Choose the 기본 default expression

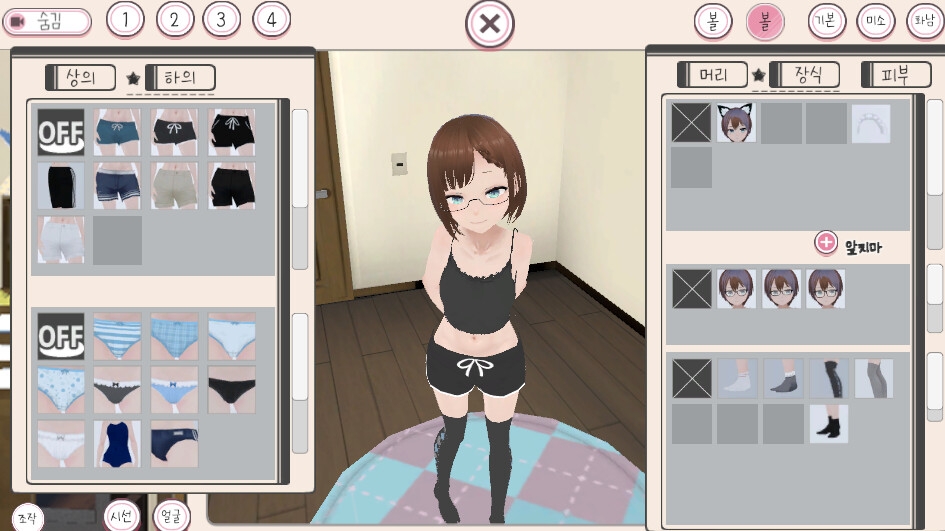(827, 21)
